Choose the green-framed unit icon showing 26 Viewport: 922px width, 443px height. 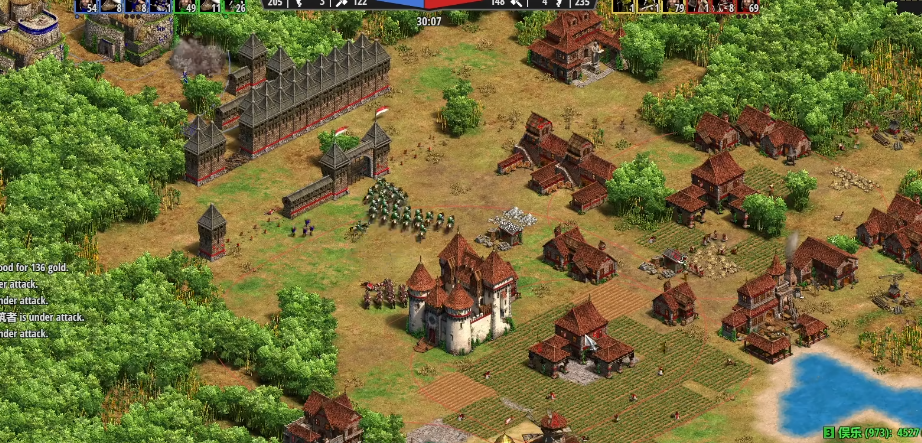[x=235, y=6]
